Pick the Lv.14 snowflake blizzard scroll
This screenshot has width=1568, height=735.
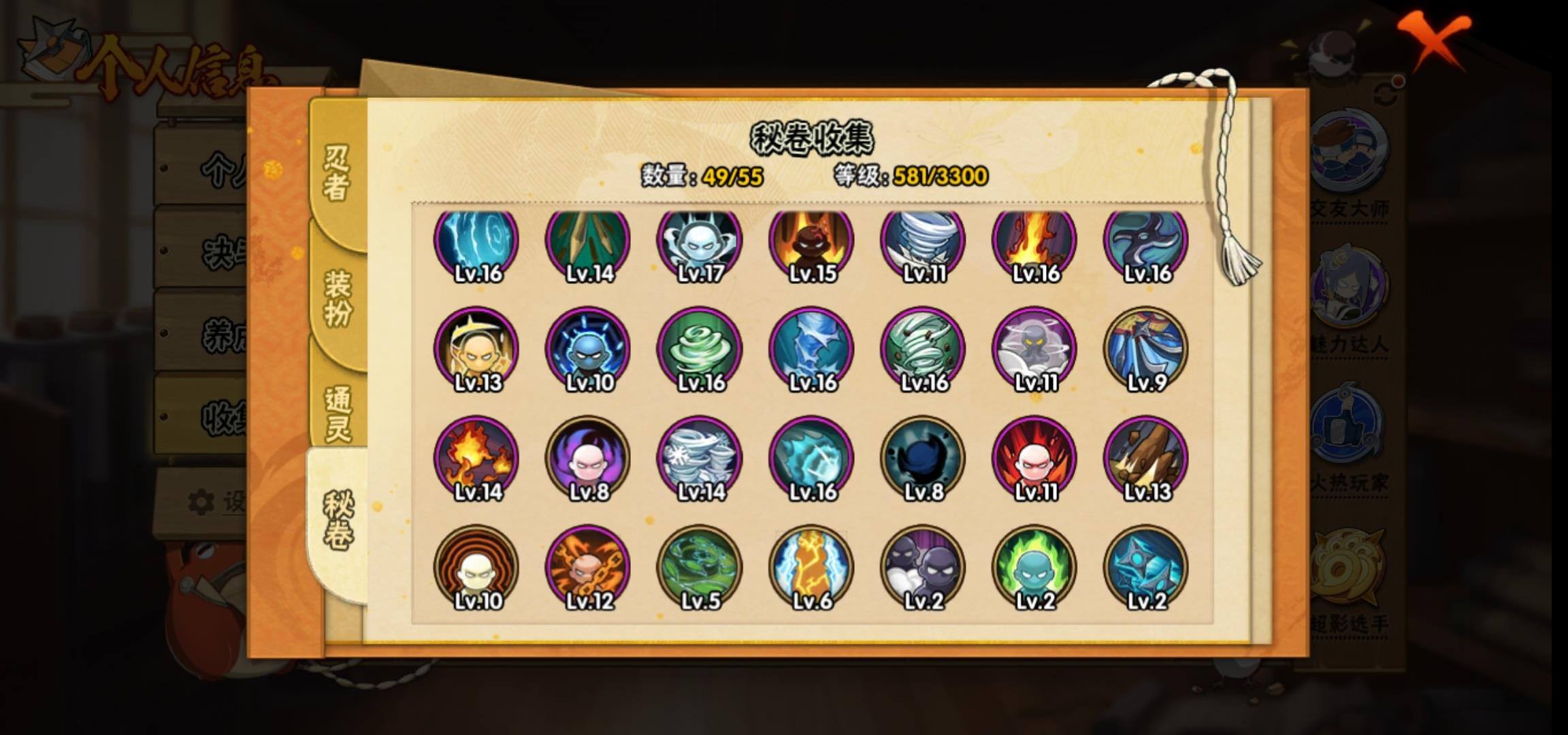click(700, 459)
